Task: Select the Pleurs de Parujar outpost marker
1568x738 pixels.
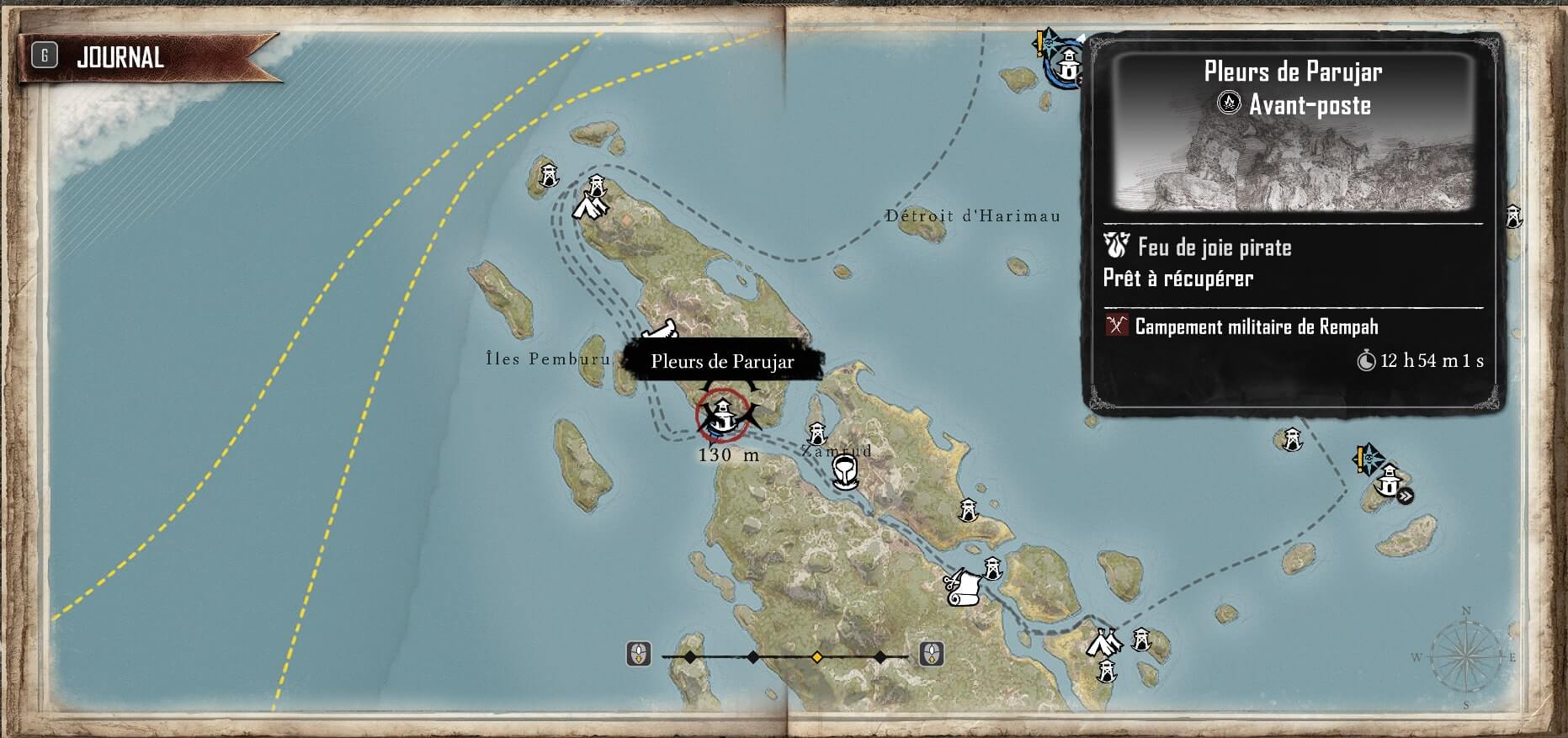Action: pos(722,413)
